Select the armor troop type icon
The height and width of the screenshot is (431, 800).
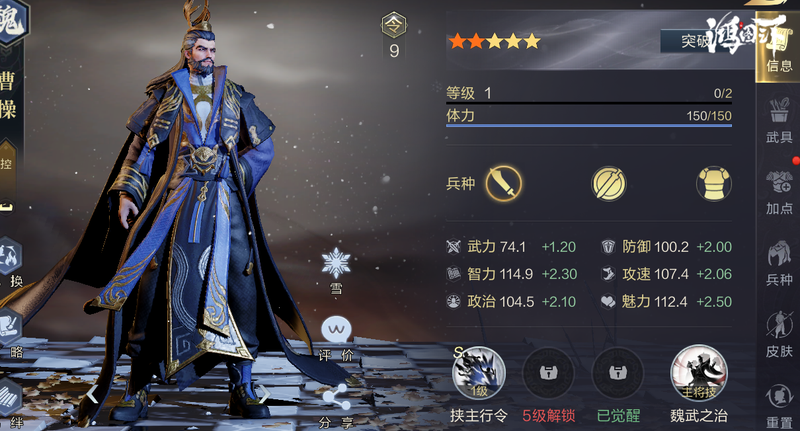(711, 184)
